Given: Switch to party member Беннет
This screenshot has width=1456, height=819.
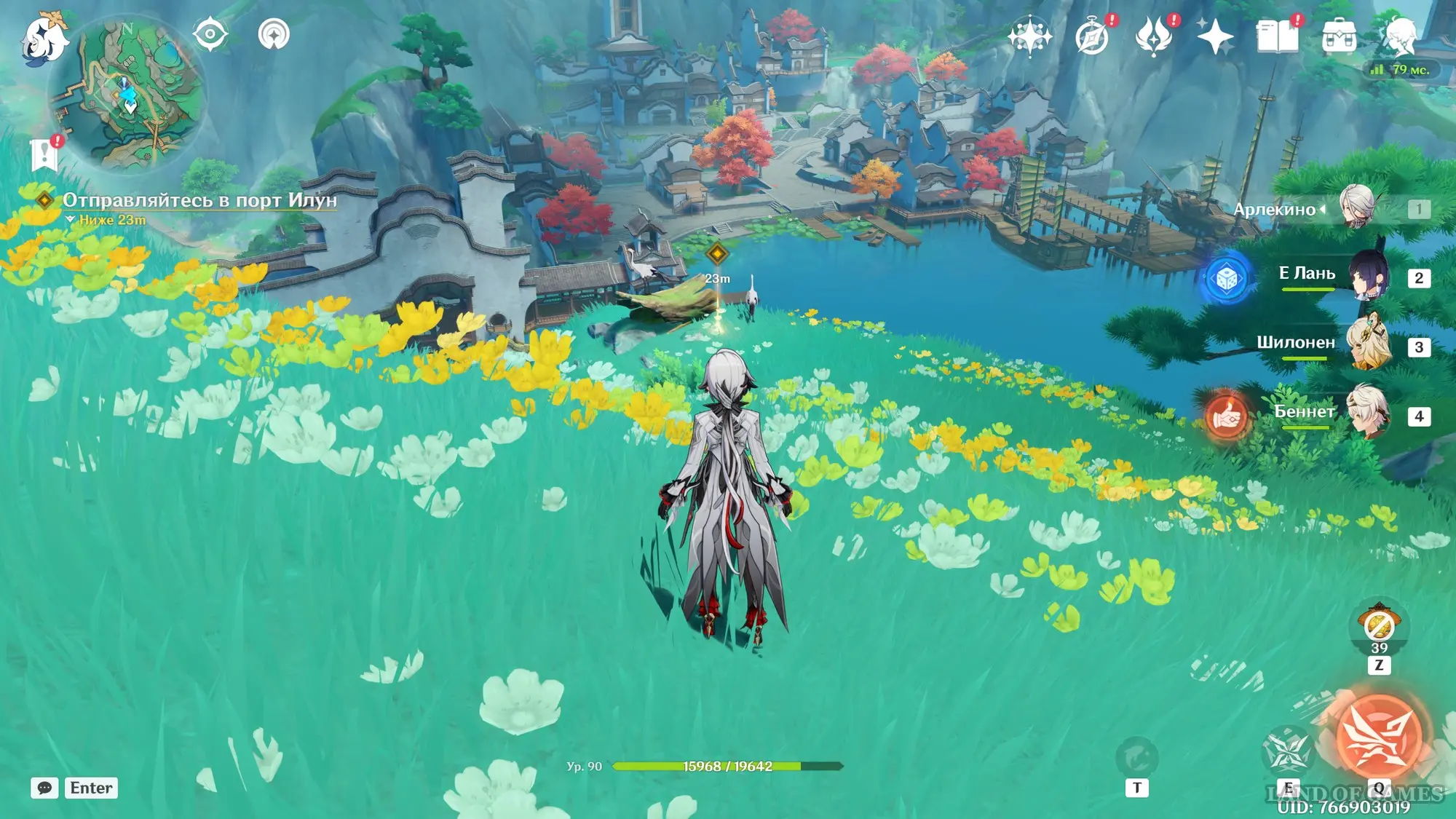Looking at the screenshot, I should pyautogui.click(x=1368, y=414).
